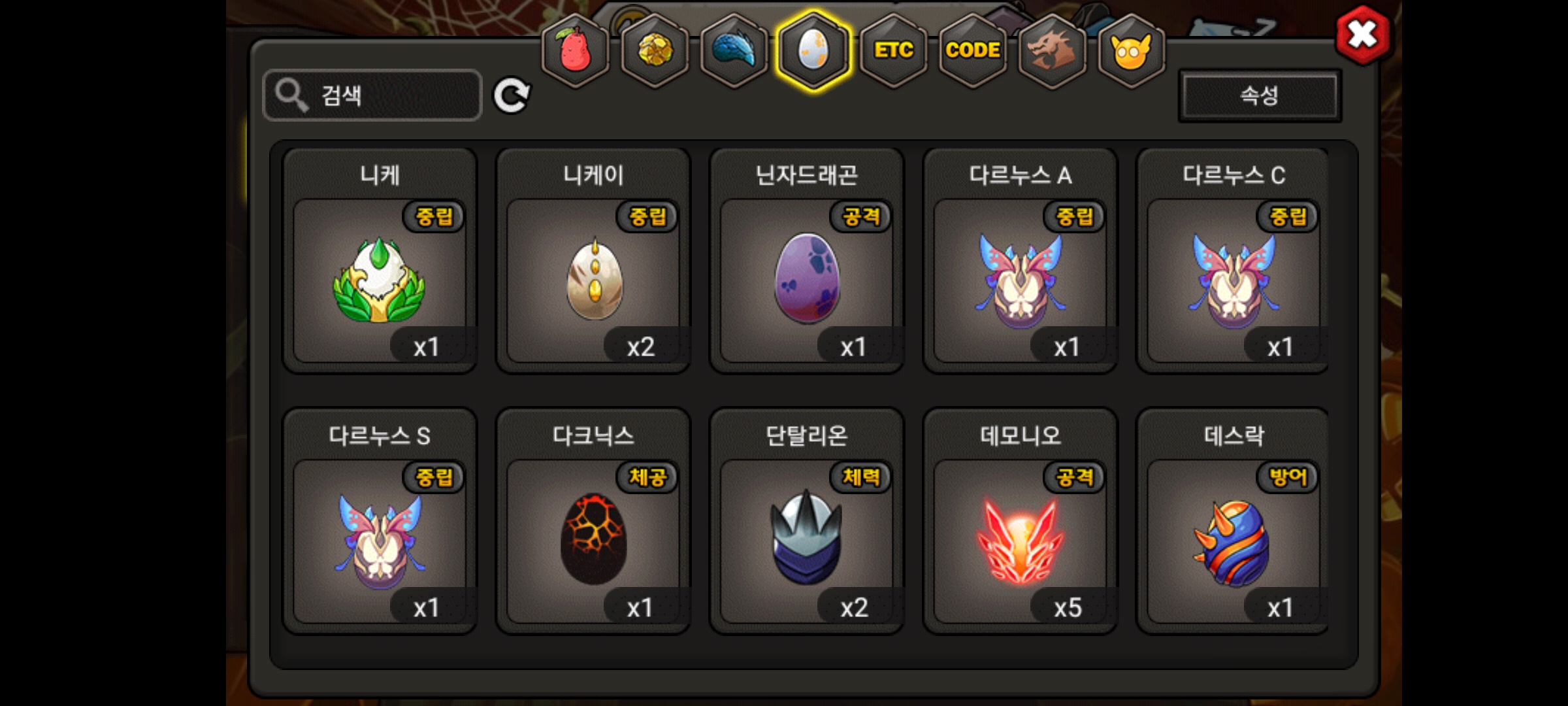1568x706 pixels.
Task: Open the 속성 attribute filter
Action: (1259, 96)
